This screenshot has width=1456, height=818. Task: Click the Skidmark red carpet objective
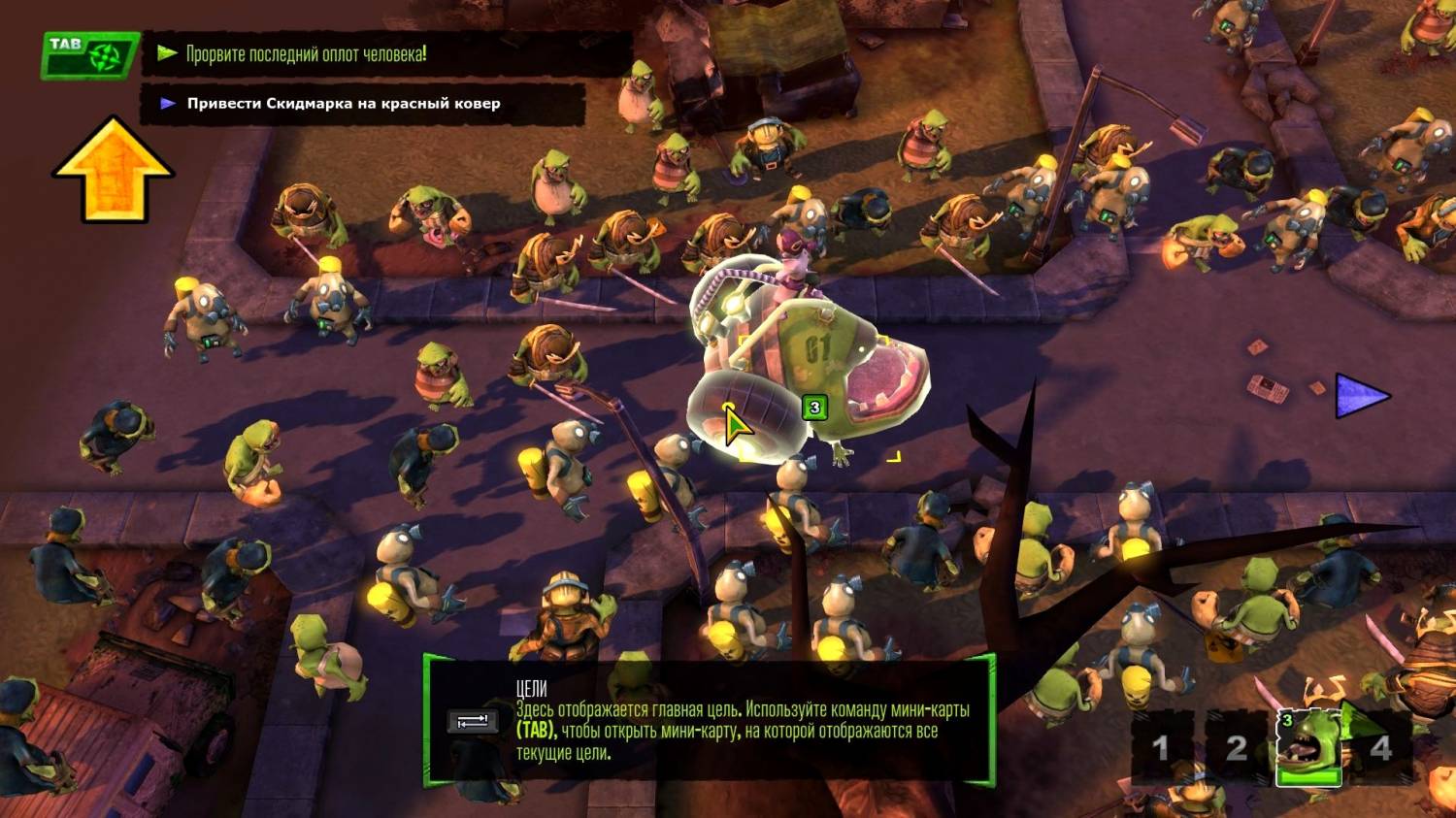click(344, 104)
